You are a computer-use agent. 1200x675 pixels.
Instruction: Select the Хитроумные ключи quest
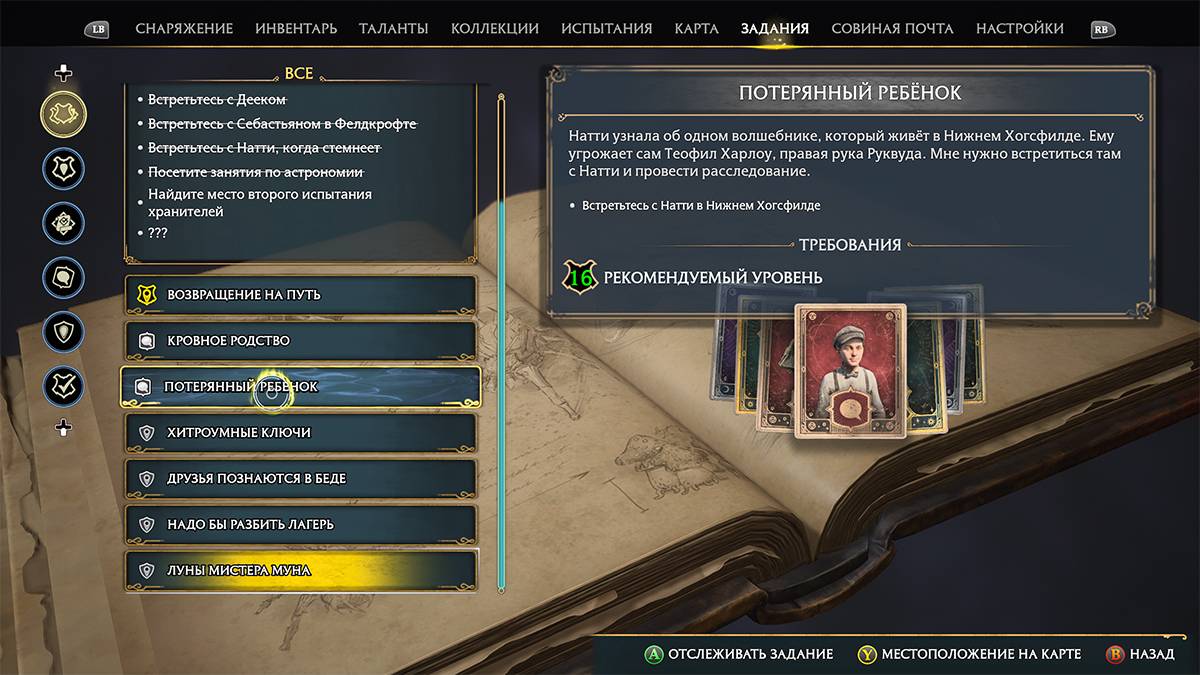tap(299, 433)
